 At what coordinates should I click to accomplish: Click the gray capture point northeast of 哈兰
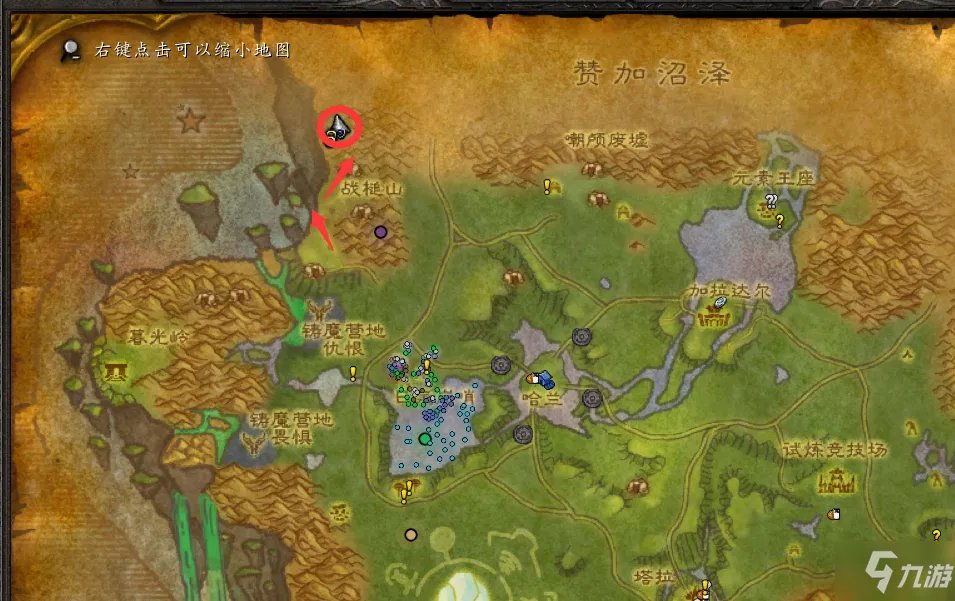pyautogui.click(x=582, y=337)
